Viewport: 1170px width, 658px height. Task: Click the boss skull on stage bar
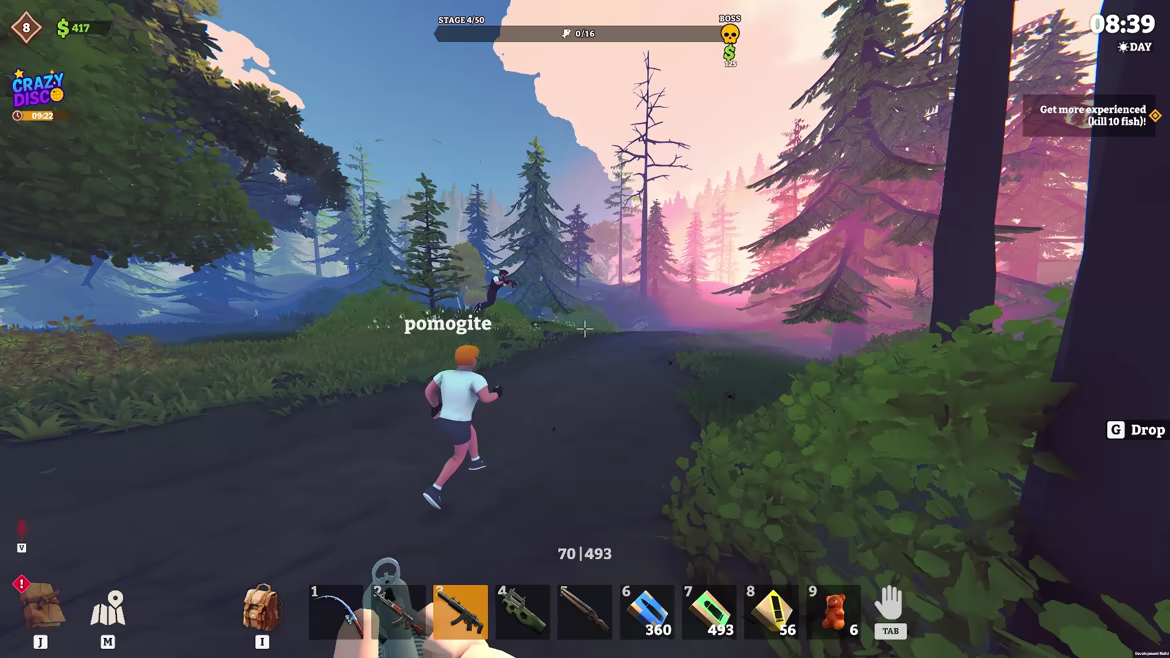730,34
